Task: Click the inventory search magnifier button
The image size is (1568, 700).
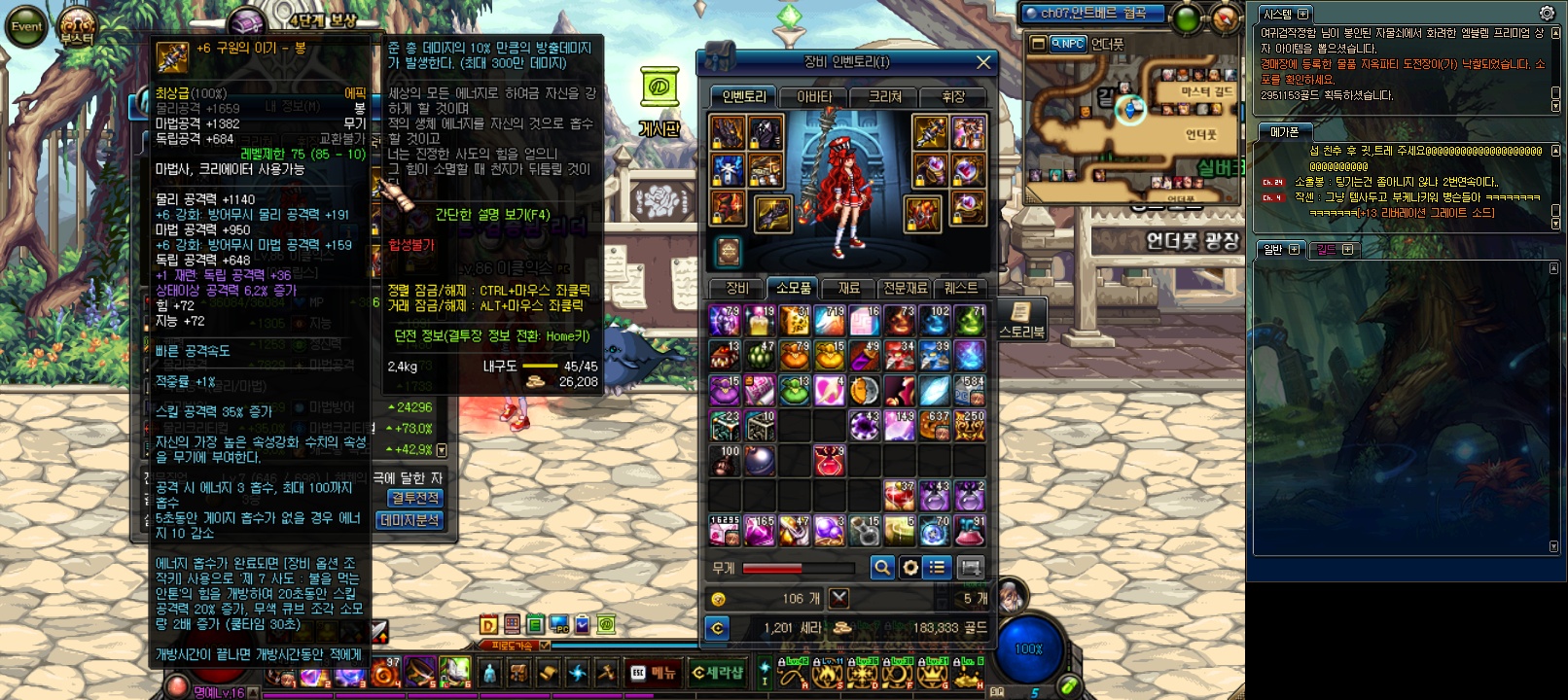Action: coord(881,567)
